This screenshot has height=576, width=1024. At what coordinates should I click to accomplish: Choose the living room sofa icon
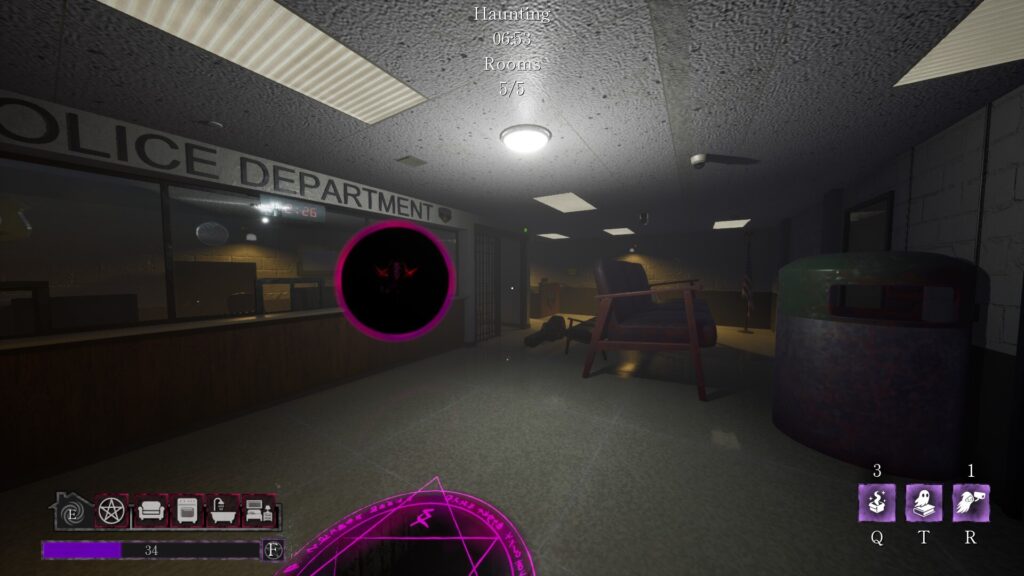150,511
